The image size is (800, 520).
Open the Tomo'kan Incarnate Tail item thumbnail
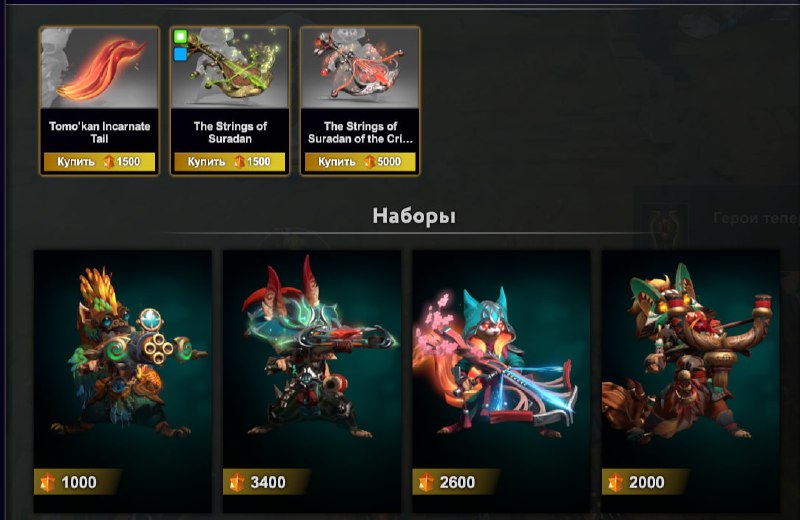point(99,68)
